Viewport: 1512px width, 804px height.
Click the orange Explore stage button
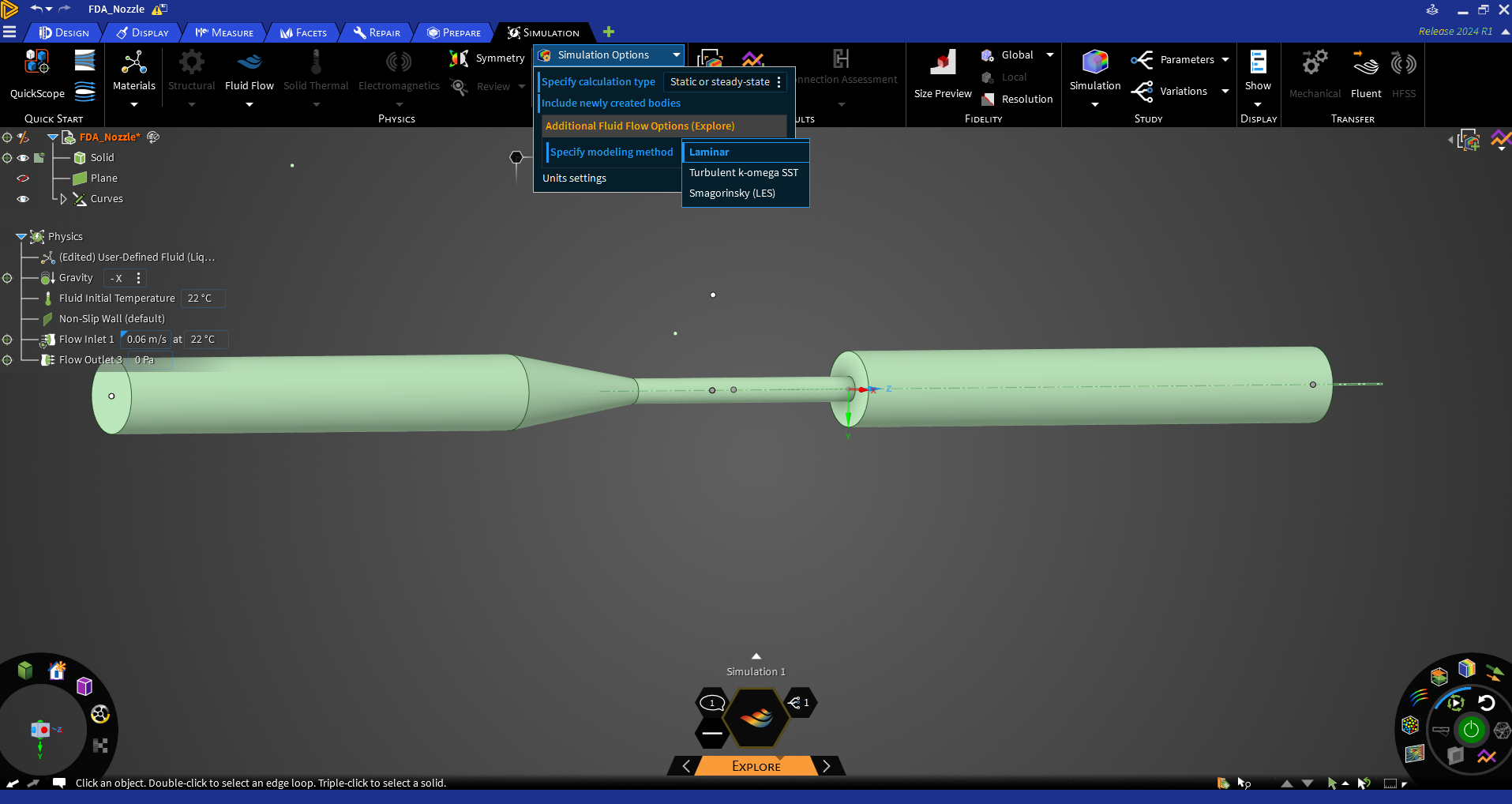click(x=756, y=766)
